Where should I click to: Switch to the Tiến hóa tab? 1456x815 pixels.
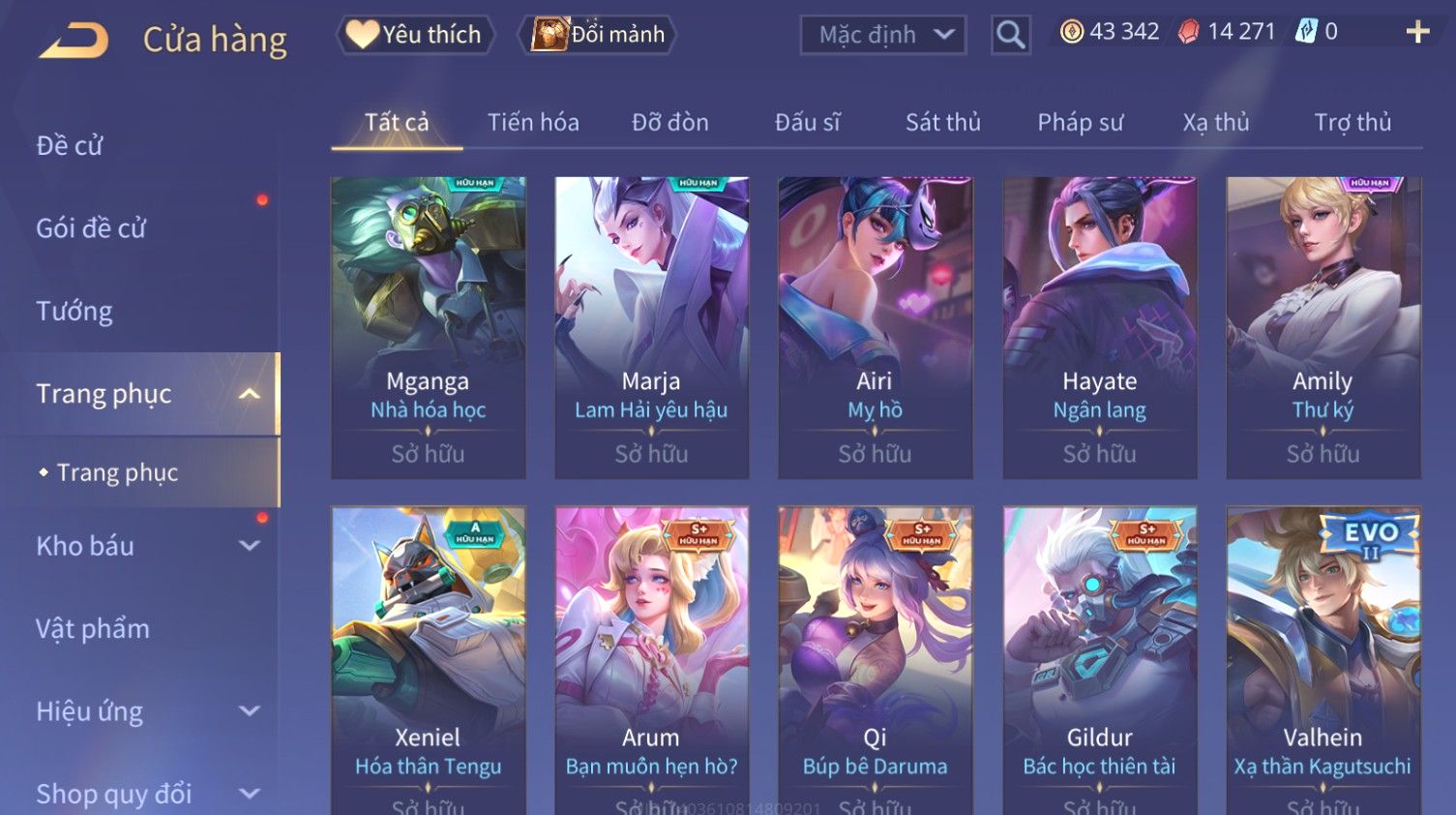click(533, 123)
